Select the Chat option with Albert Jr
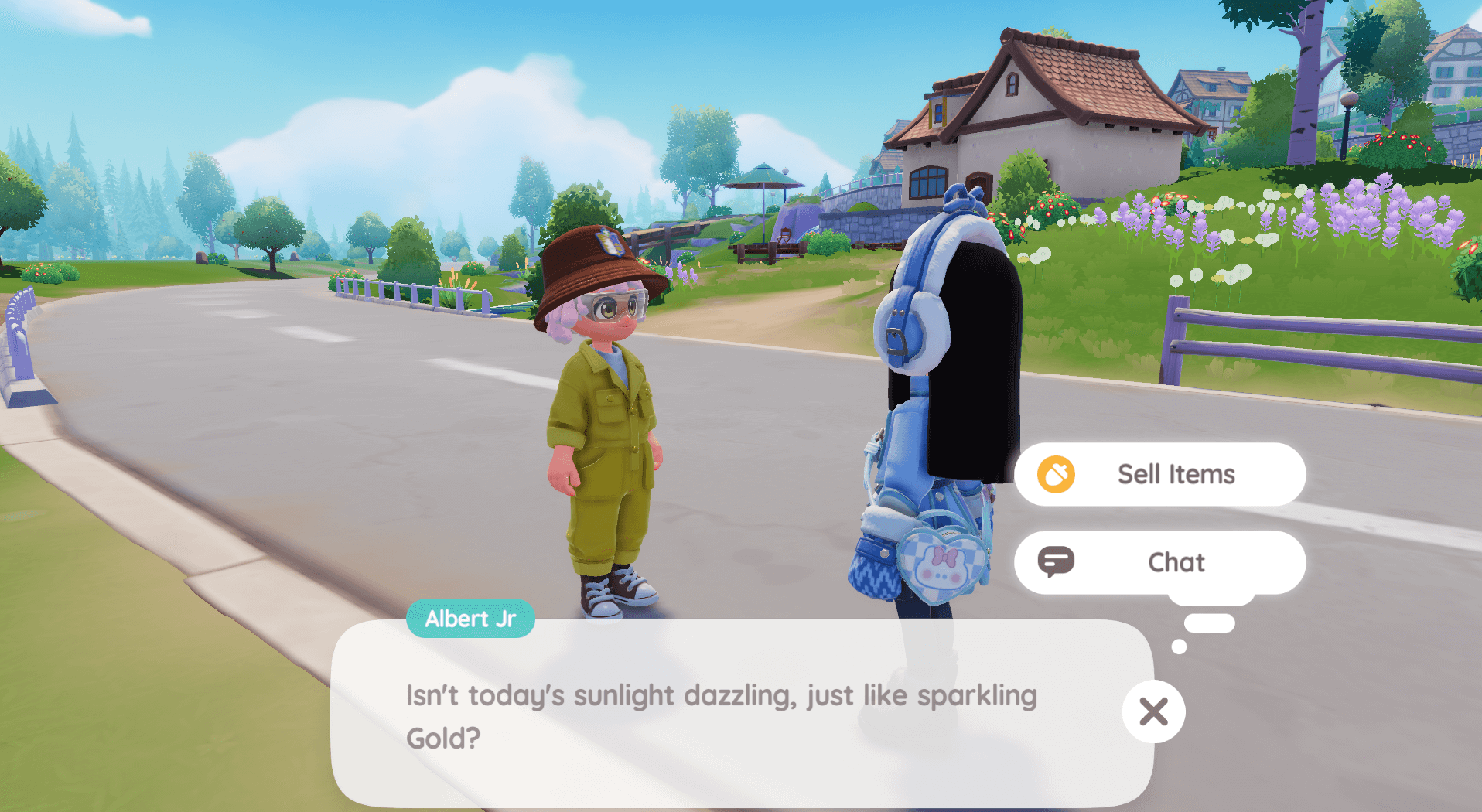This screenshot has height=812, width=1482. [x=1159, y=562]
